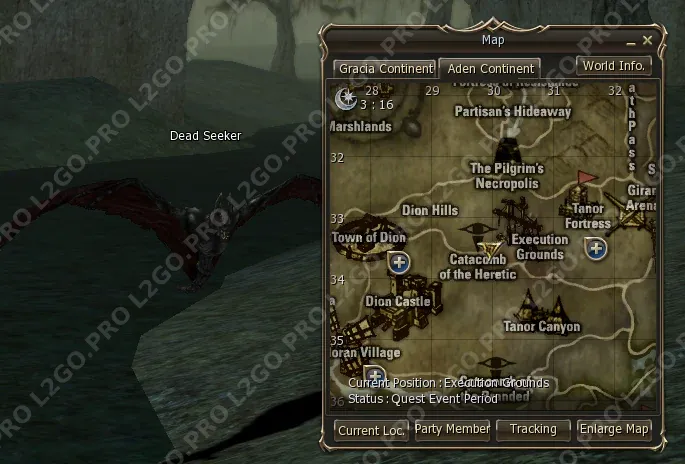Select the Pilgrim's Necropolis location on map
Screen dimensions: 685x464
506,176
